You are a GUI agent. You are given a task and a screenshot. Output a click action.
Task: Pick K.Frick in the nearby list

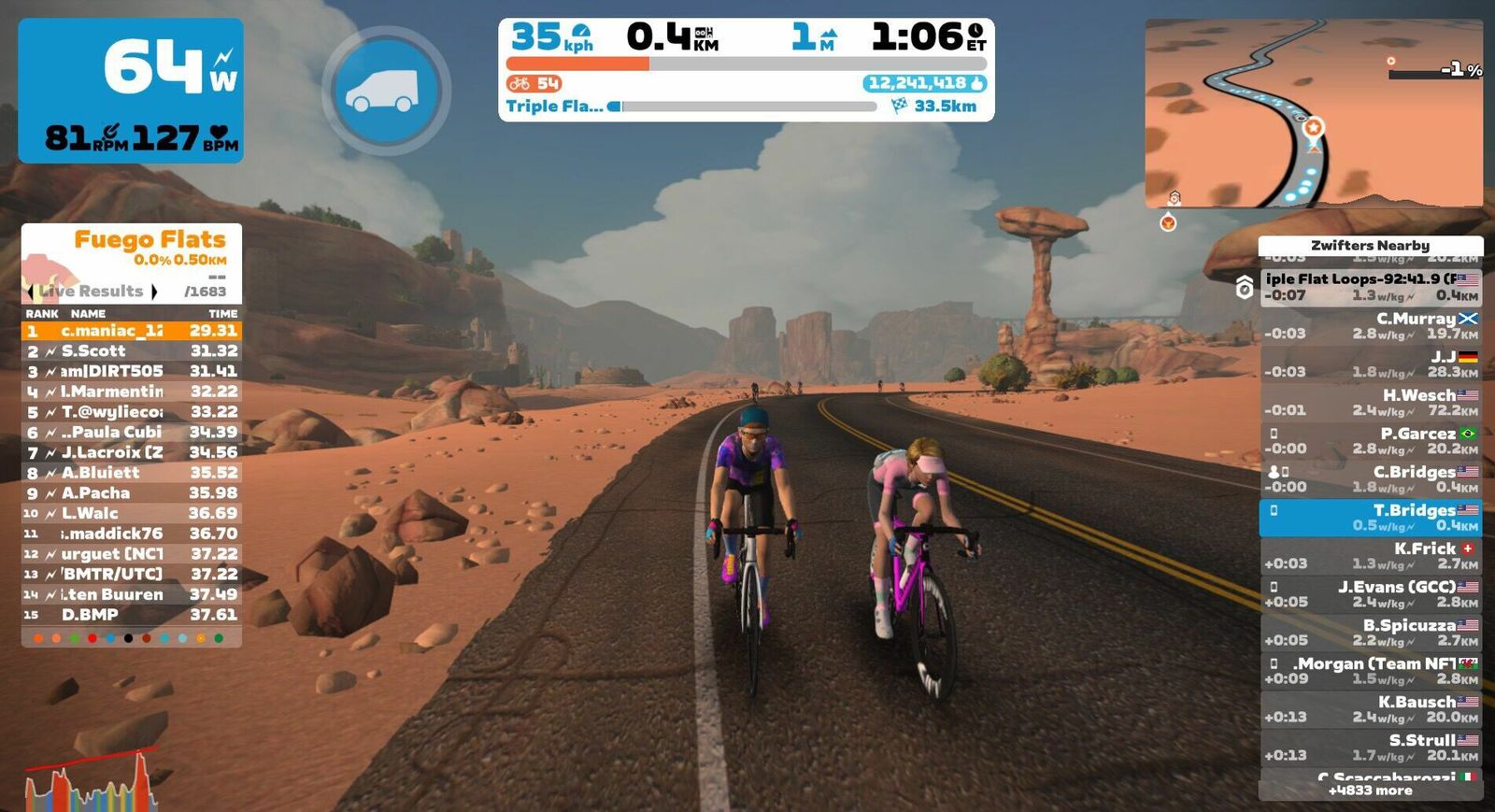coord(1370,556)
